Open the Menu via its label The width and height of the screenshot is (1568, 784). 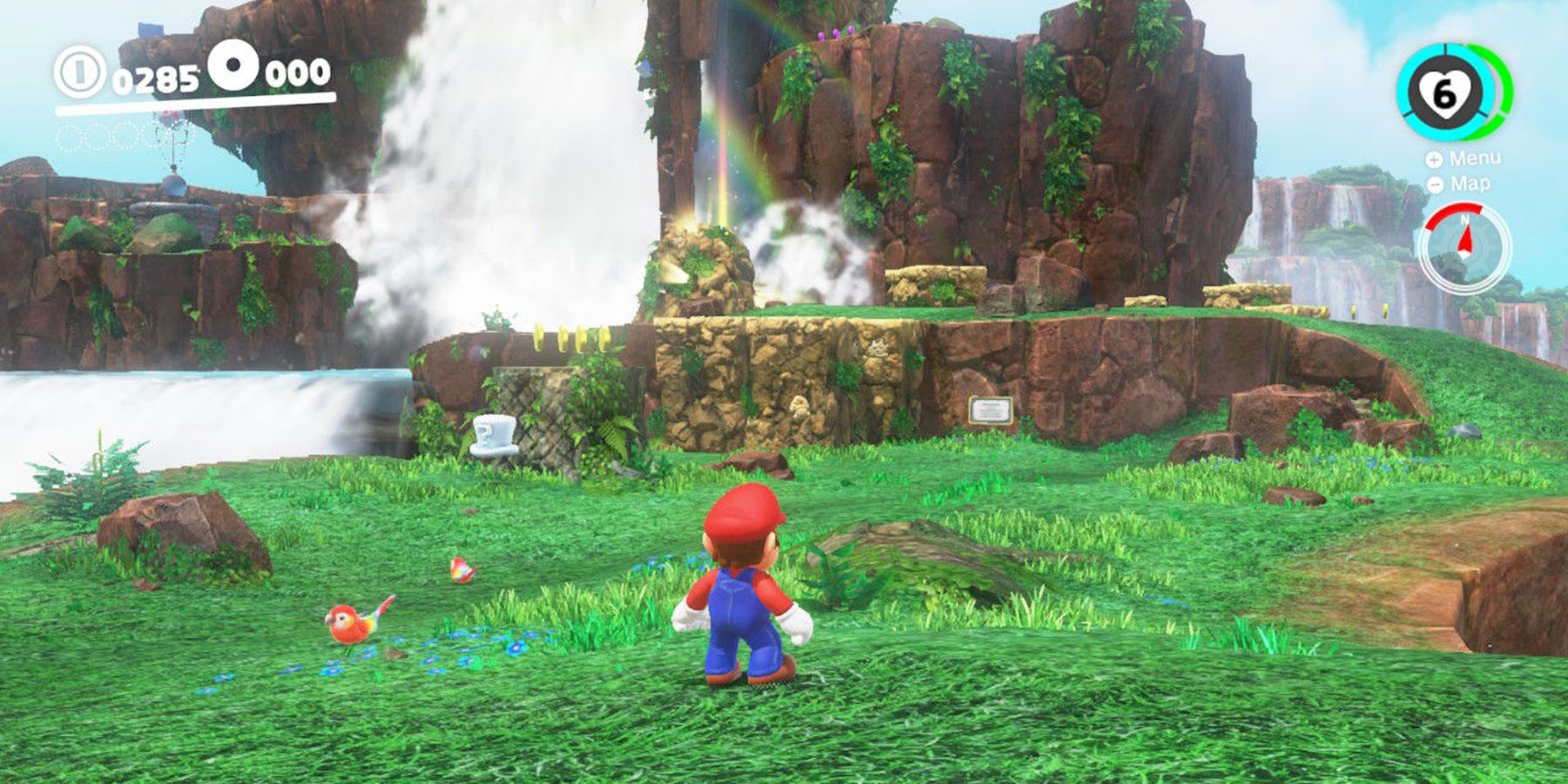coord(1474,159)
